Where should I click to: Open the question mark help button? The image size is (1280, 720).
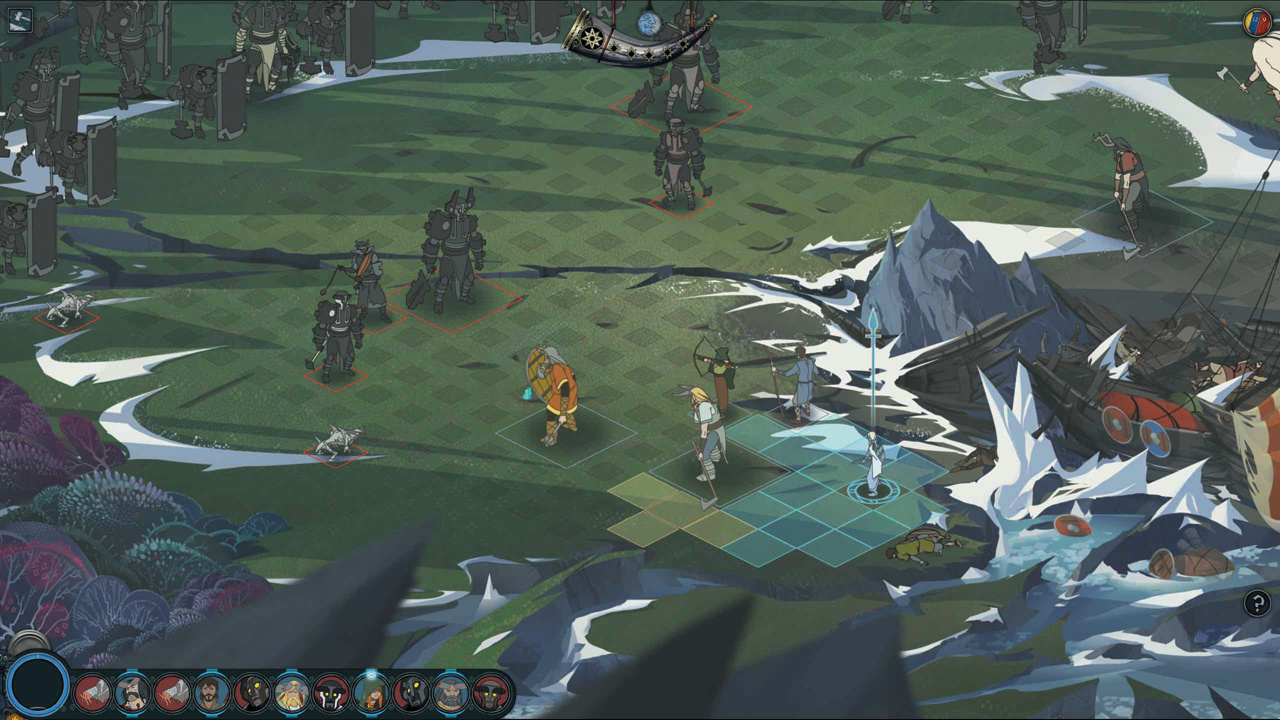tap(1257, 603)
